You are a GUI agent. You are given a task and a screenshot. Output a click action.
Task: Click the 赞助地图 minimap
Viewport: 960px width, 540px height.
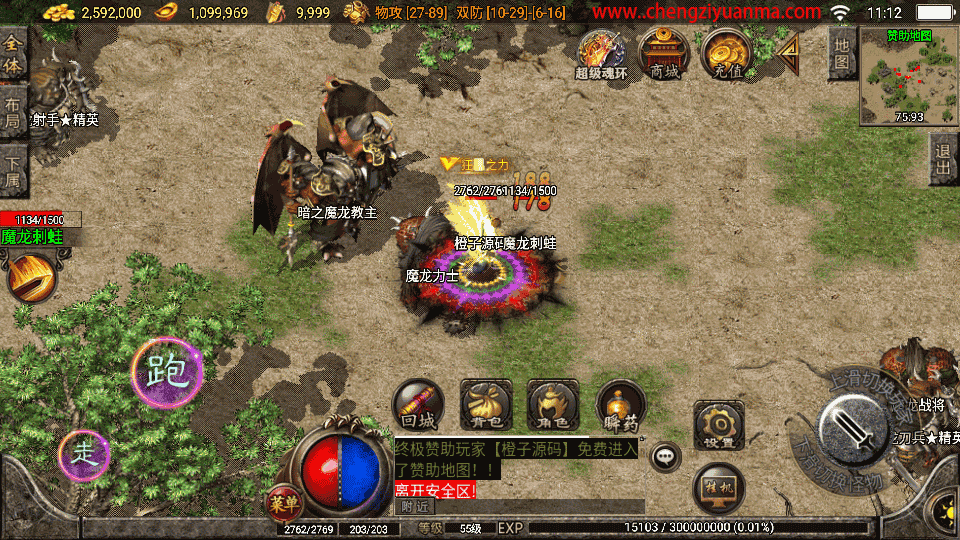coord(908,77)
